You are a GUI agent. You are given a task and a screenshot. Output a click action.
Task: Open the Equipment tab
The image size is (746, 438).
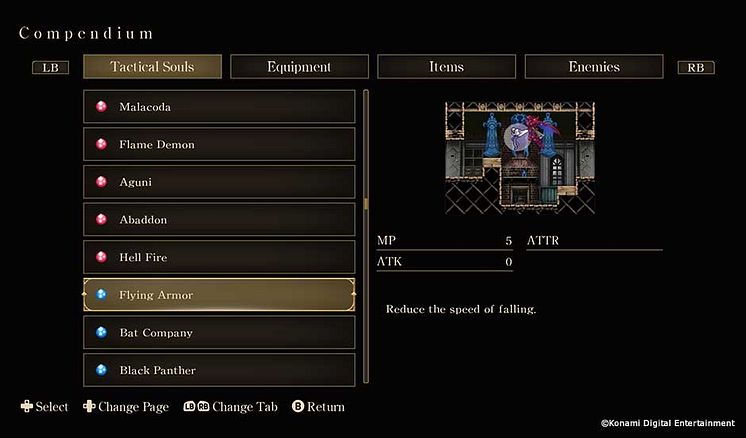click(x=299, y=67)
